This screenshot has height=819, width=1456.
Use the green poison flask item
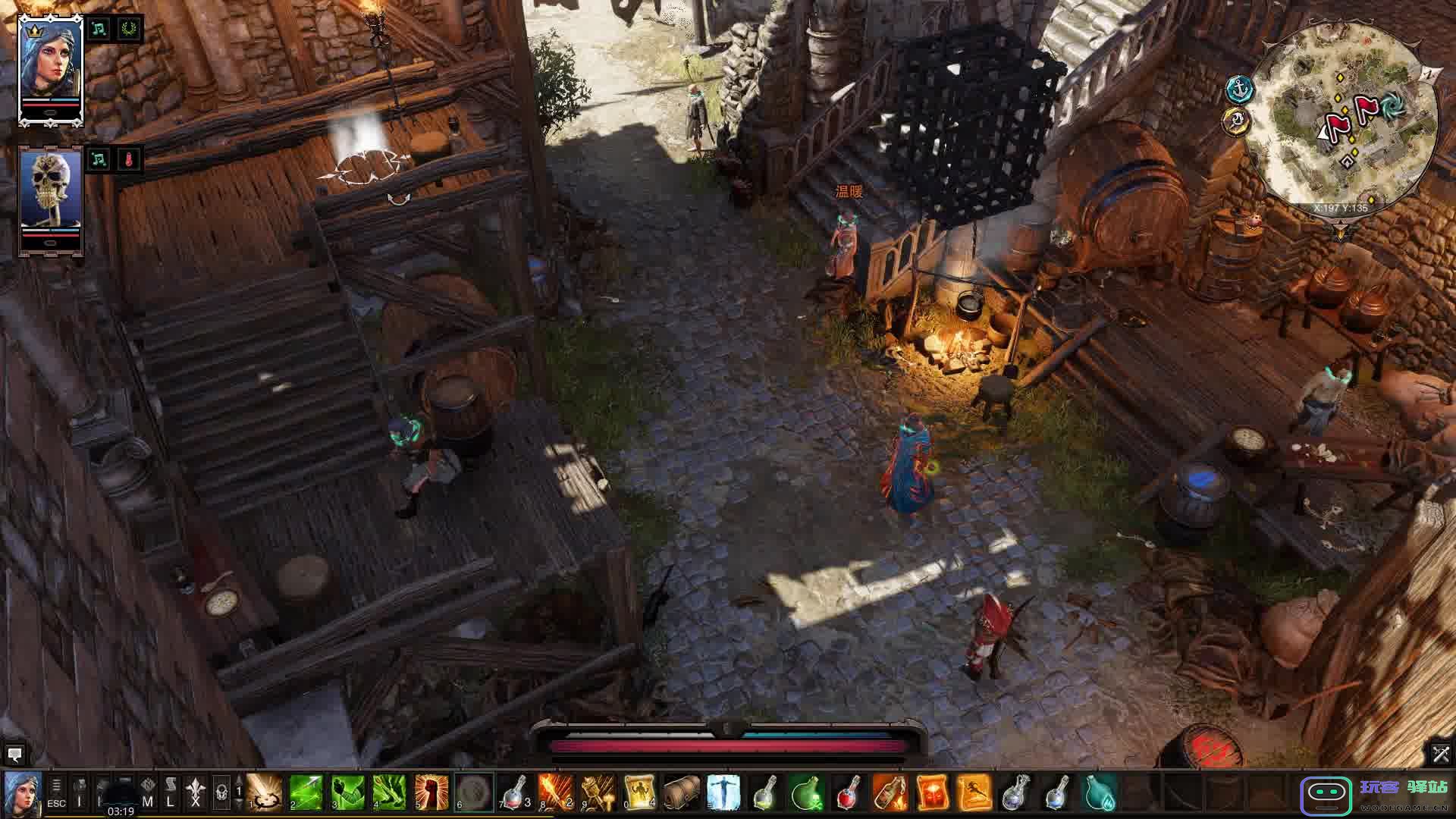(x=807, y=792)
